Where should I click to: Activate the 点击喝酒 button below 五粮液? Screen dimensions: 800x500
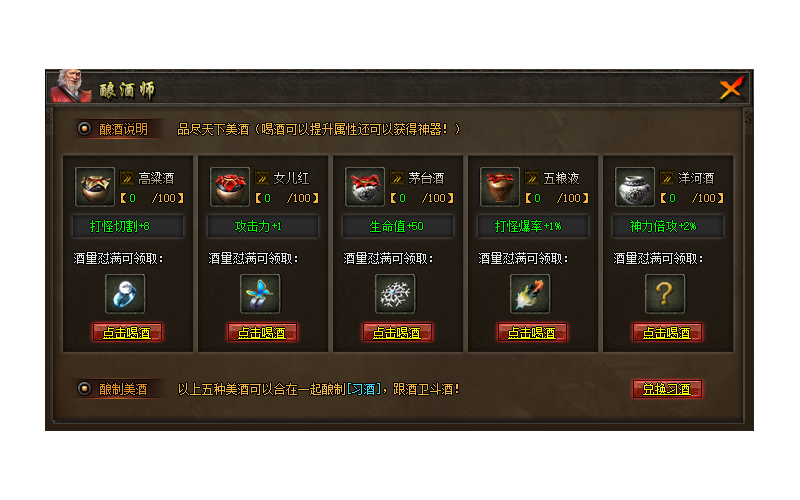[x=532, y=332]
